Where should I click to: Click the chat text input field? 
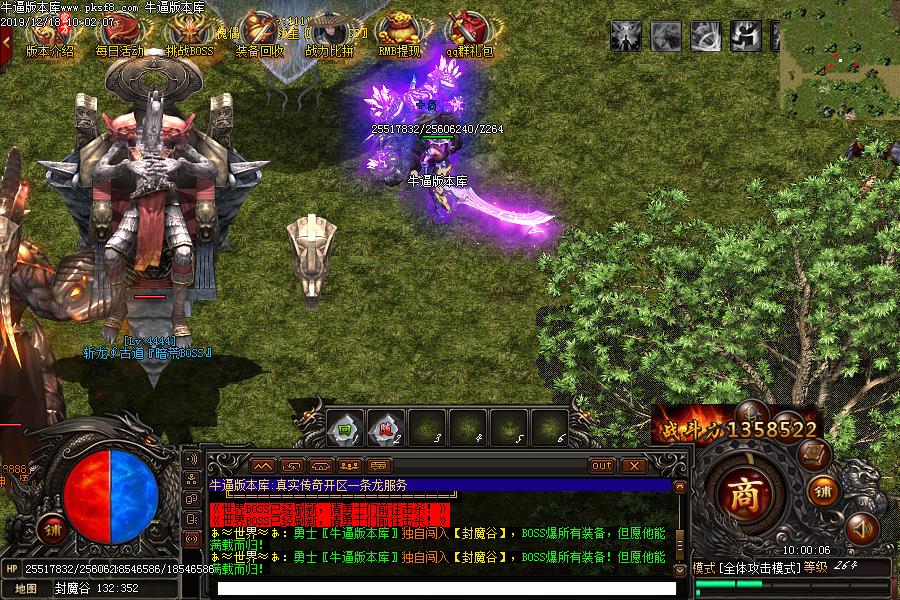click(440, 589)
